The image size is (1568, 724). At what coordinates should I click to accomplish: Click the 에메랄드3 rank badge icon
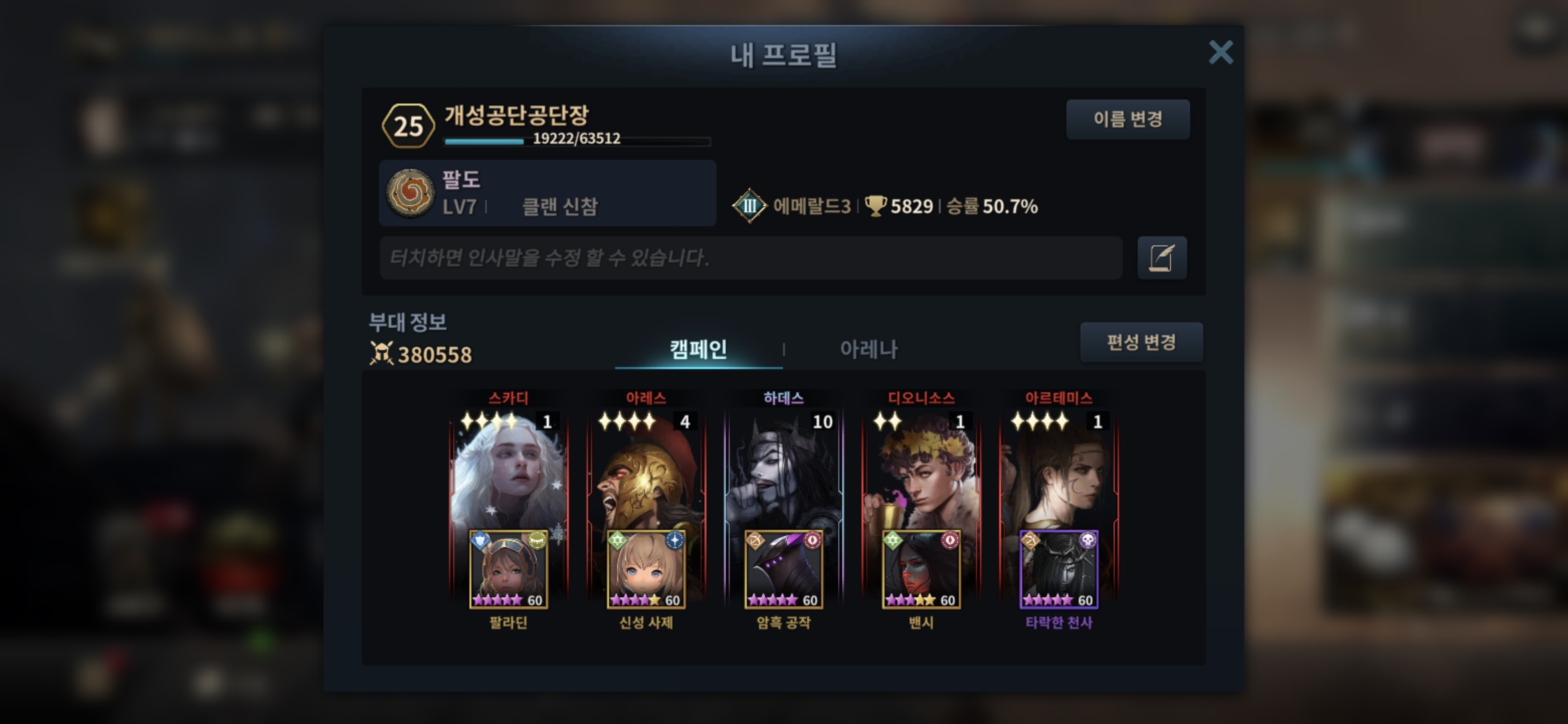tap(749, 206)
